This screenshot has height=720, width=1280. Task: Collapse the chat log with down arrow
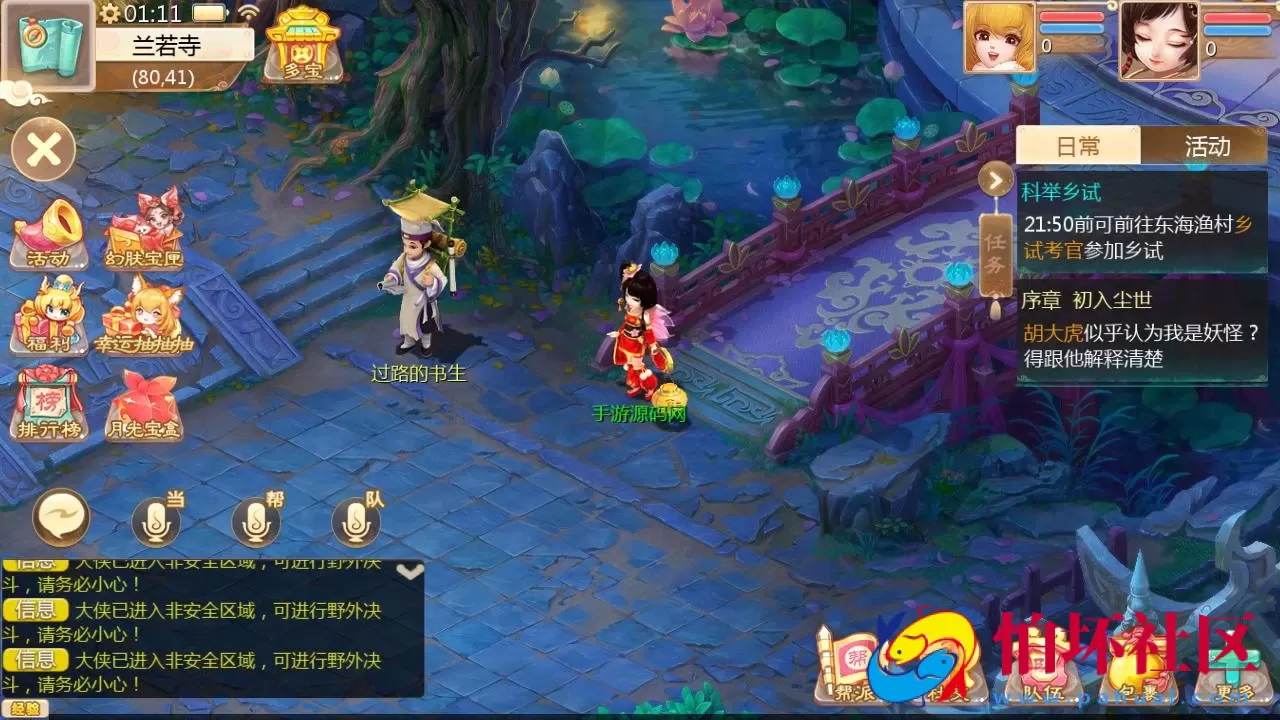(x=408, y=570)
